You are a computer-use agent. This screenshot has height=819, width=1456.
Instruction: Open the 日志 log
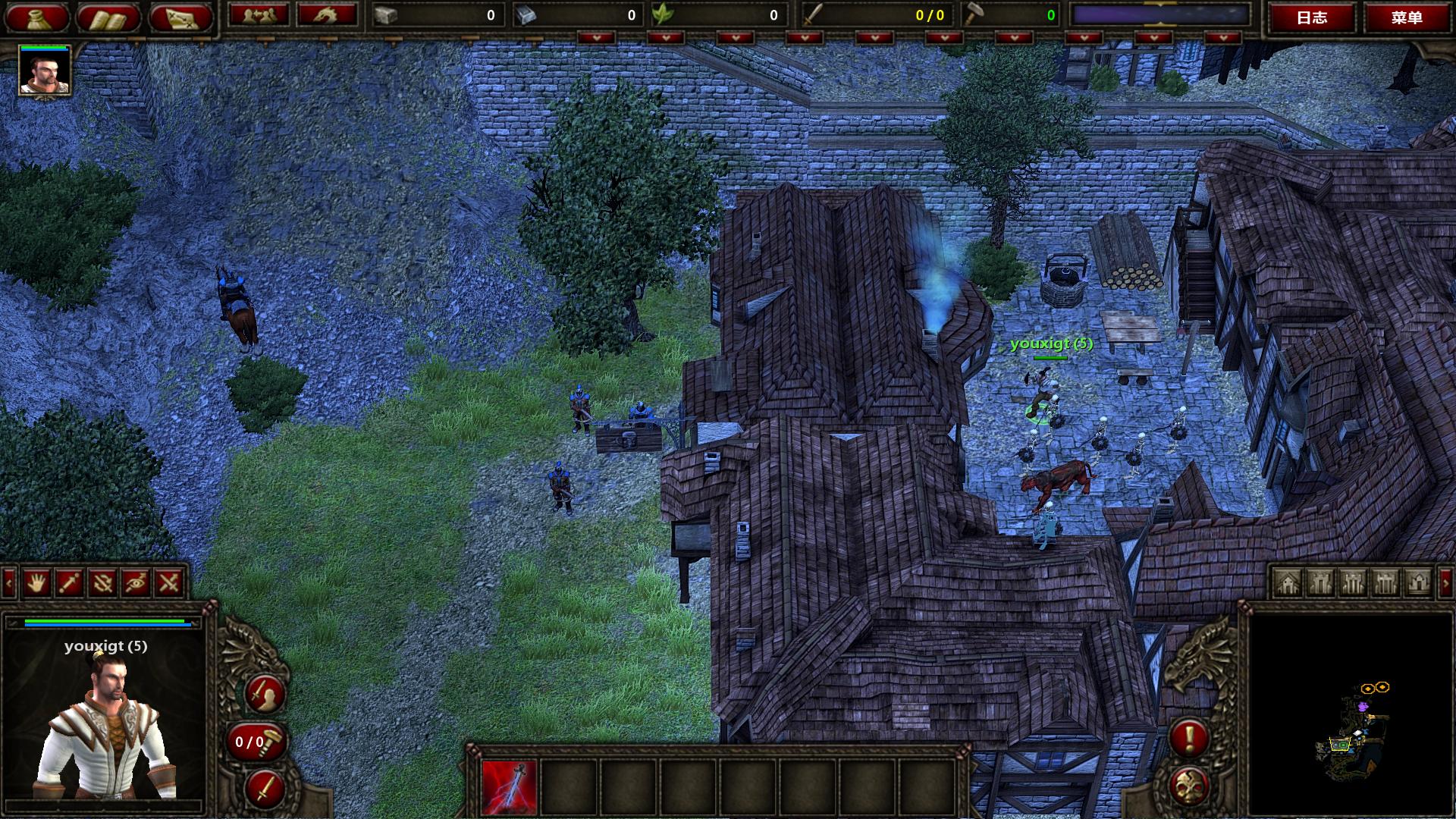coord(1312,17)
